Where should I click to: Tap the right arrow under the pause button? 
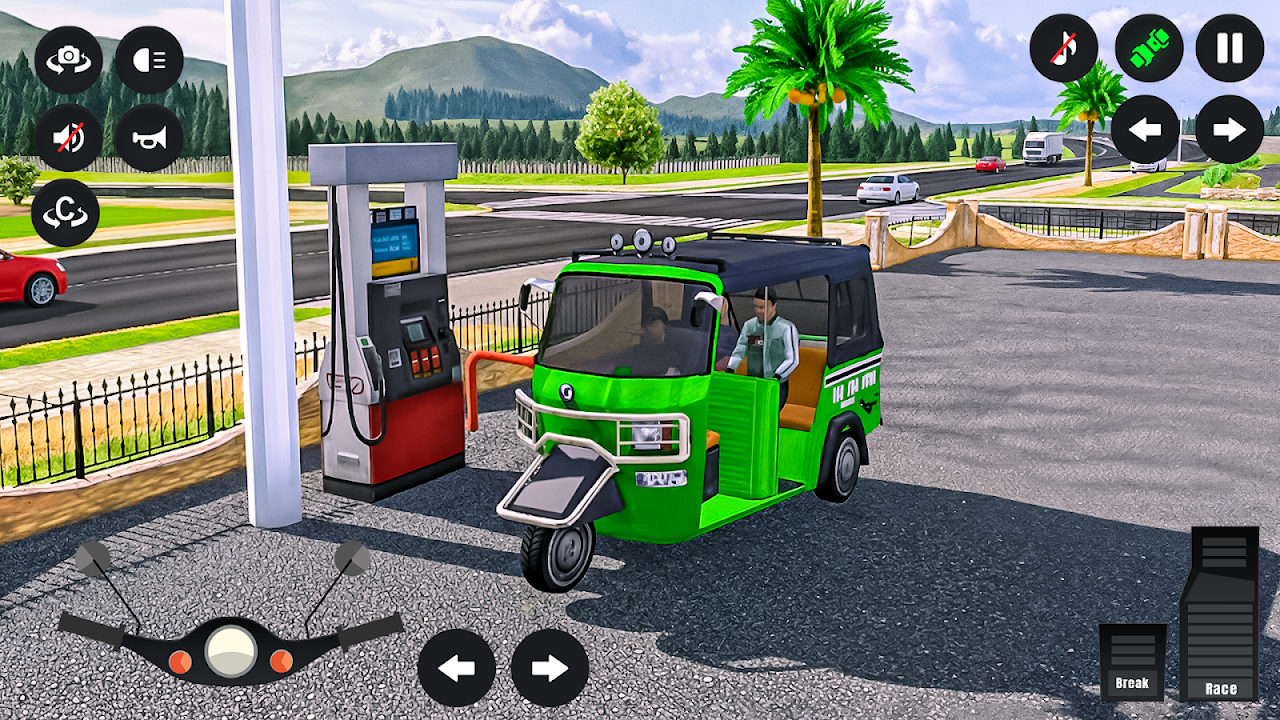[x=1230, y=130]
